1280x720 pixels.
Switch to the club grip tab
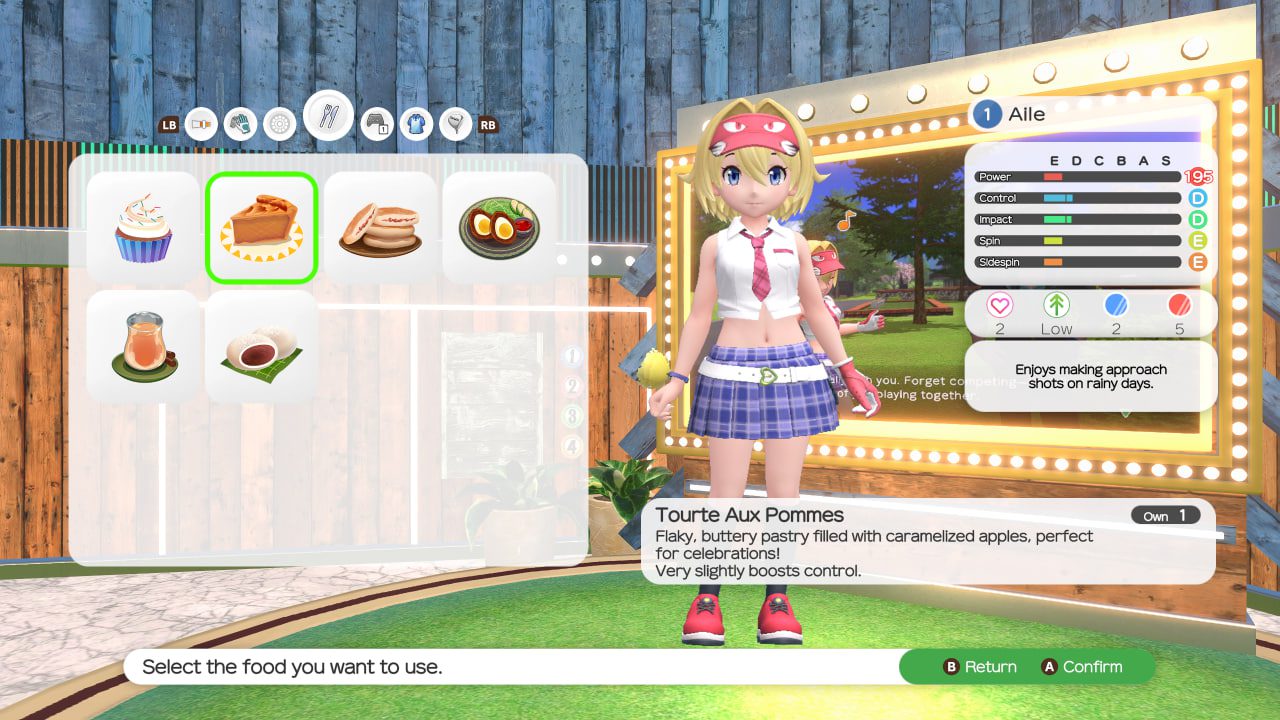201,124
